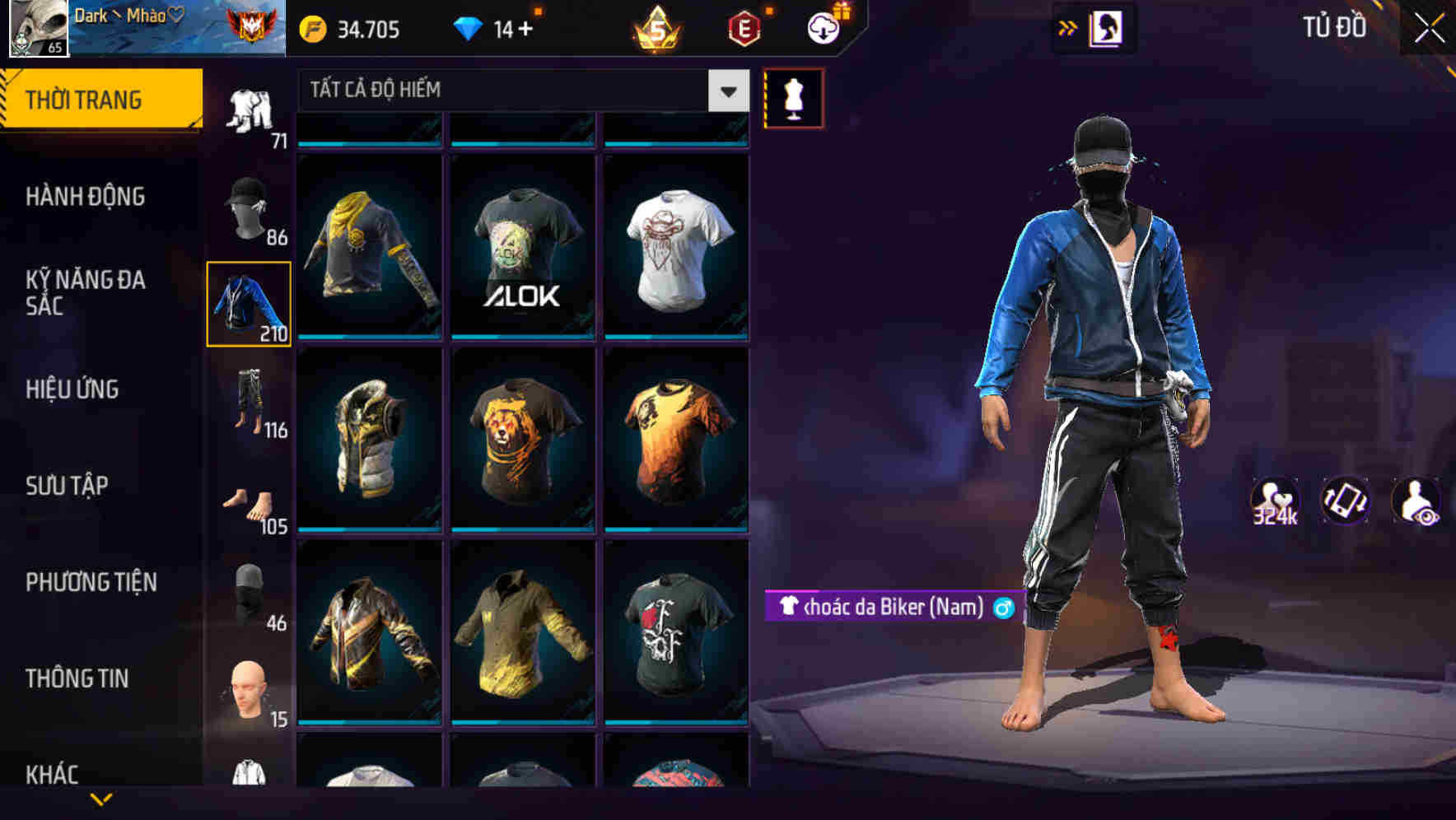Screen dimensions: 1456x820
Task: Switch to the HÀNH ĐỘNG tab
Action: click(x=86, y=198)
